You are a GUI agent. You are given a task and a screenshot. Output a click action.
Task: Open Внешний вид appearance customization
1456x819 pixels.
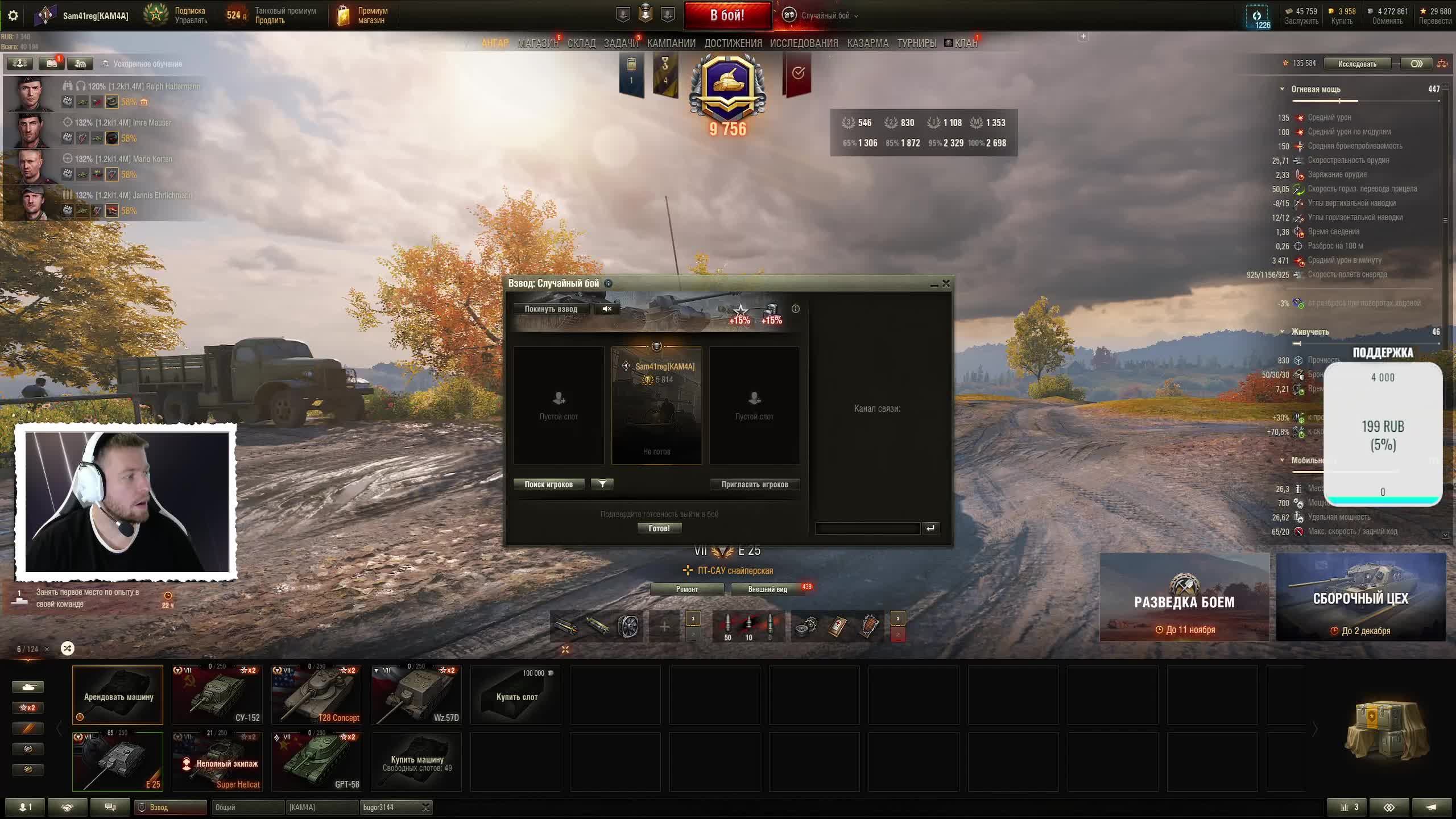(x=767, y=589)
